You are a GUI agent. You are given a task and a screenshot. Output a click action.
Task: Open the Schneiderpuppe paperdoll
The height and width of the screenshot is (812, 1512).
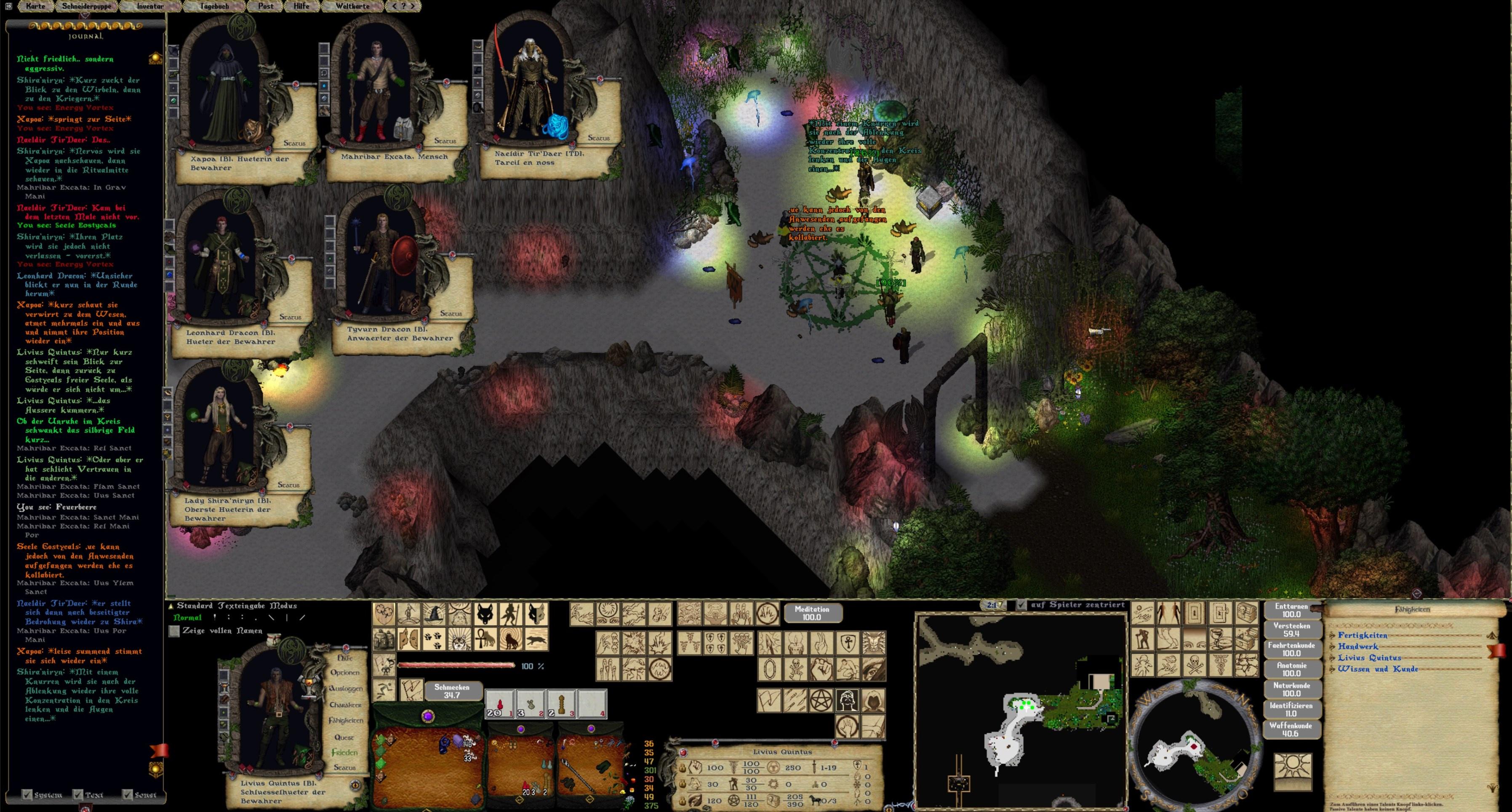coord(87,6)
